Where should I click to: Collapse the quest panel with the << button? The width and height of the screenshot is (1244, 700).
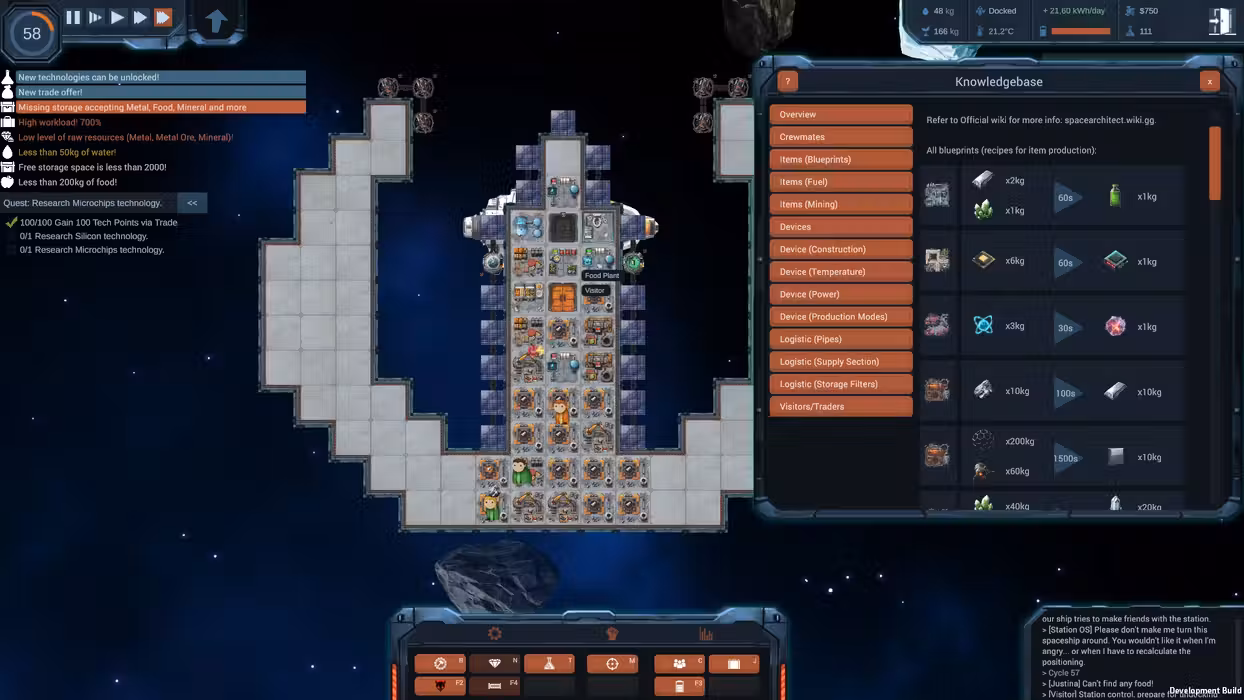(x=192, y=203)
